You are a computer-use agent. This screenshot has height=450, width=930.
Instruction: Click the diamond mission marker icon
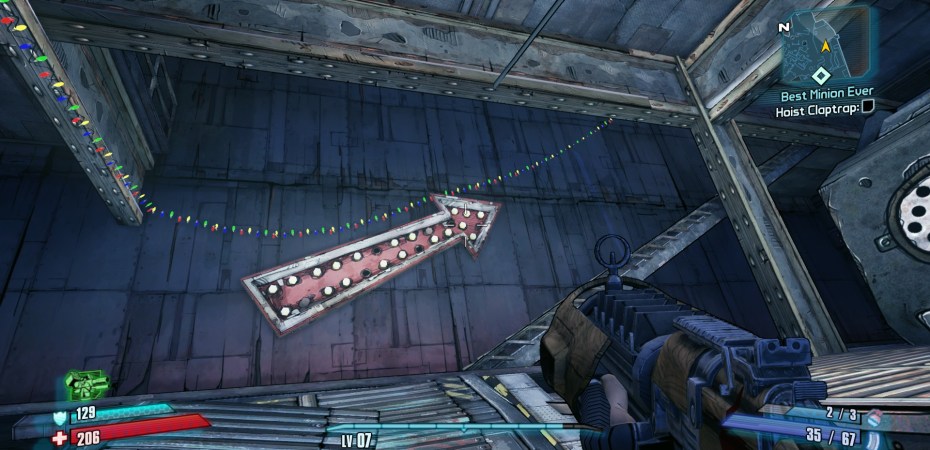coord(819,75)
